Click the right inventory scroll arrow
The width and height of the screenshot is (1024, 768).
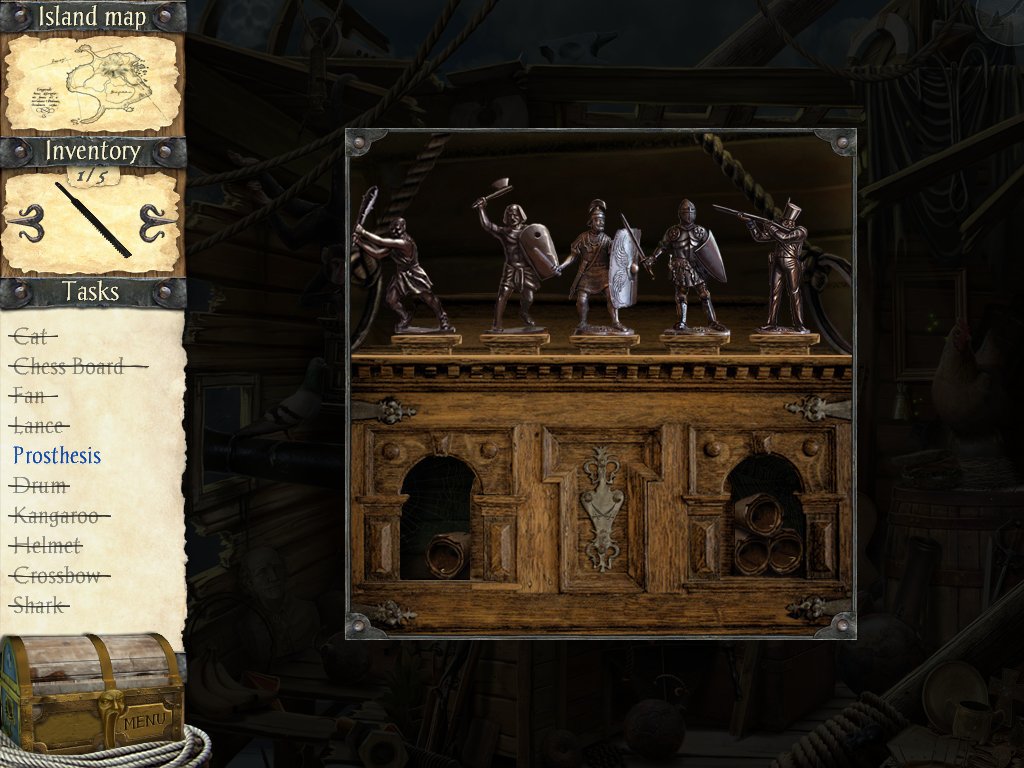tap(159, 222)
